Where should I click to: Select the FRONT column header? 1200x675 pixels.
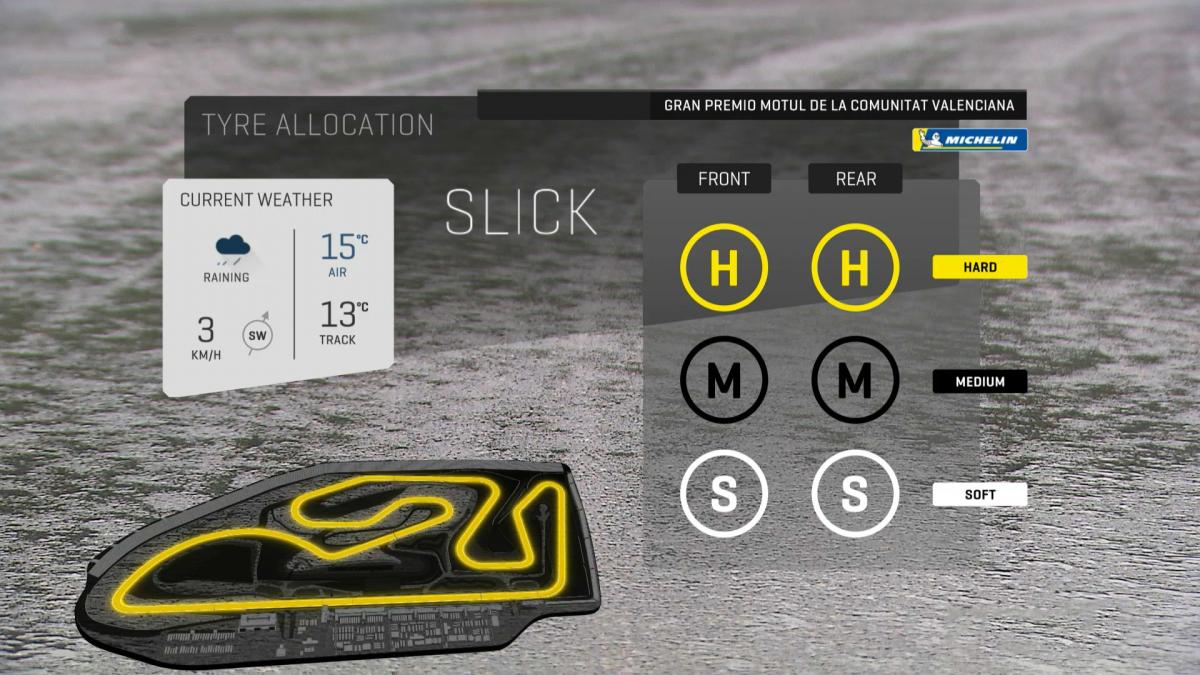tap(723, 179)
